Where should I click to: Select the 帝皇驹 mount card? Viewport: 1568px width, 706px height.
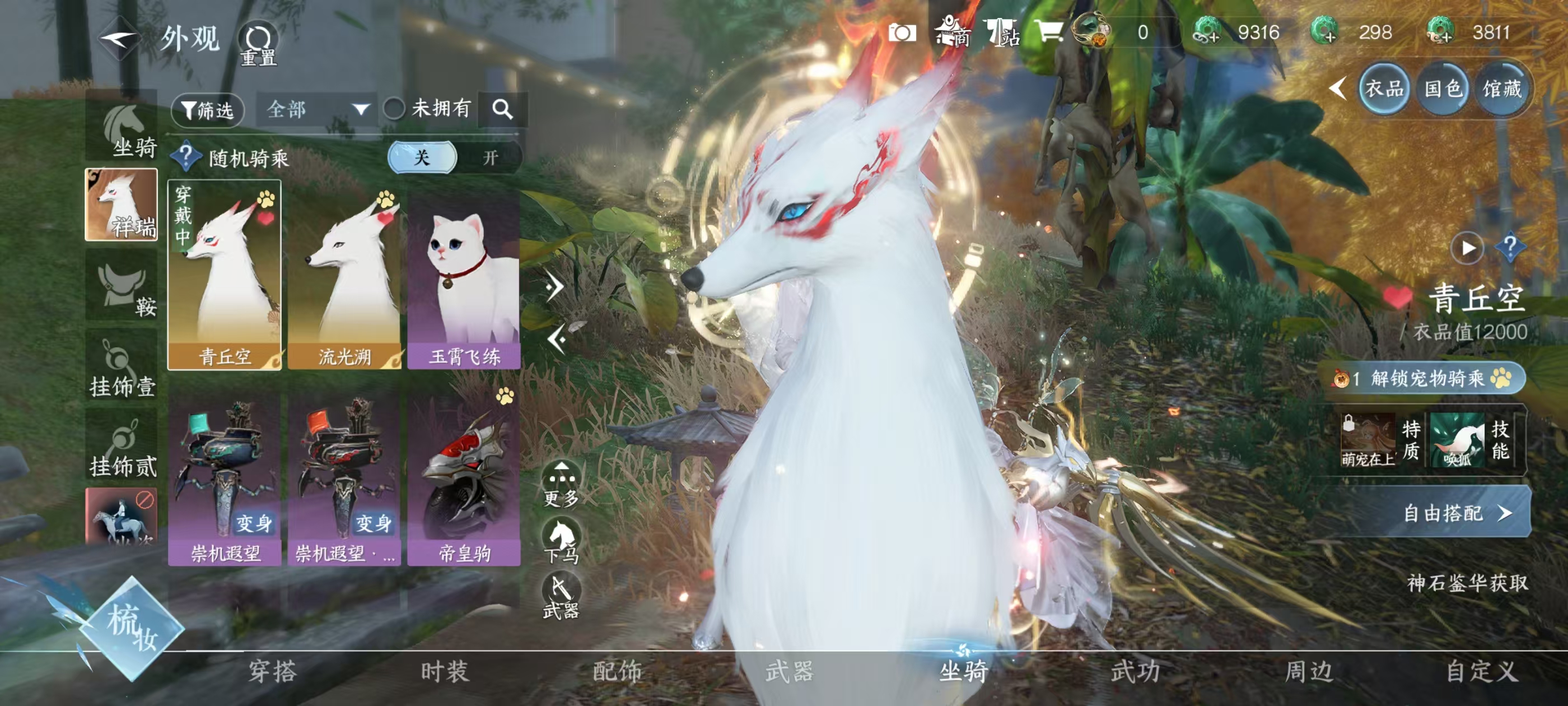tap(464, 475)
